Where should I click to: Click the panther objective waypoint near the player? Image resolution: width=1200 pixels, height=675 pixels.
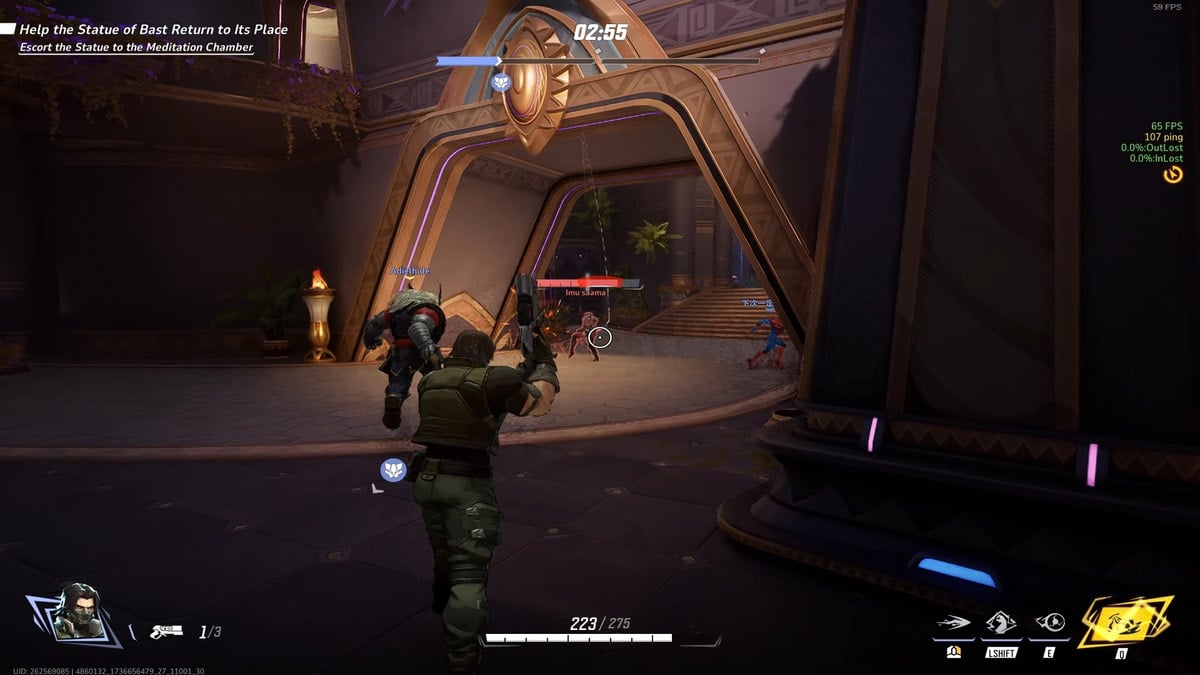coord(393,469)
